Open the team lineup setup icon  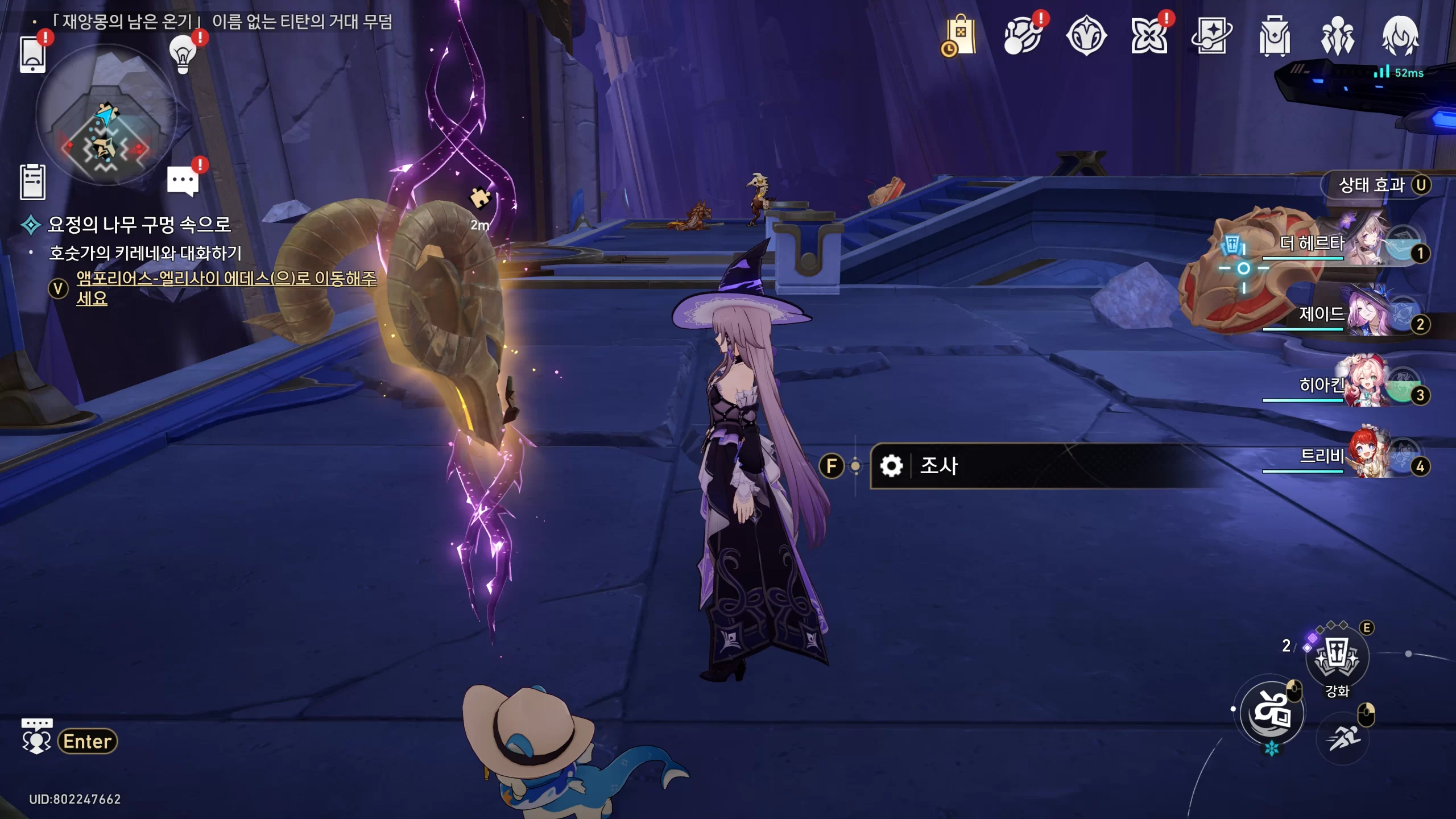(x=1337, y=36)
